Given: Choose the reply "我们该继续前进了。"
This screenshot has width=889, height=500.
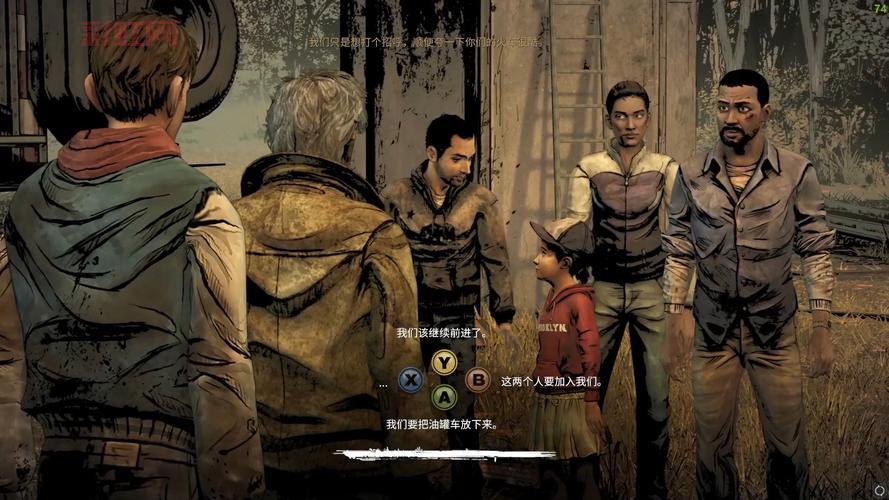Looking at the screenshot, I should (x=440, y=334).
